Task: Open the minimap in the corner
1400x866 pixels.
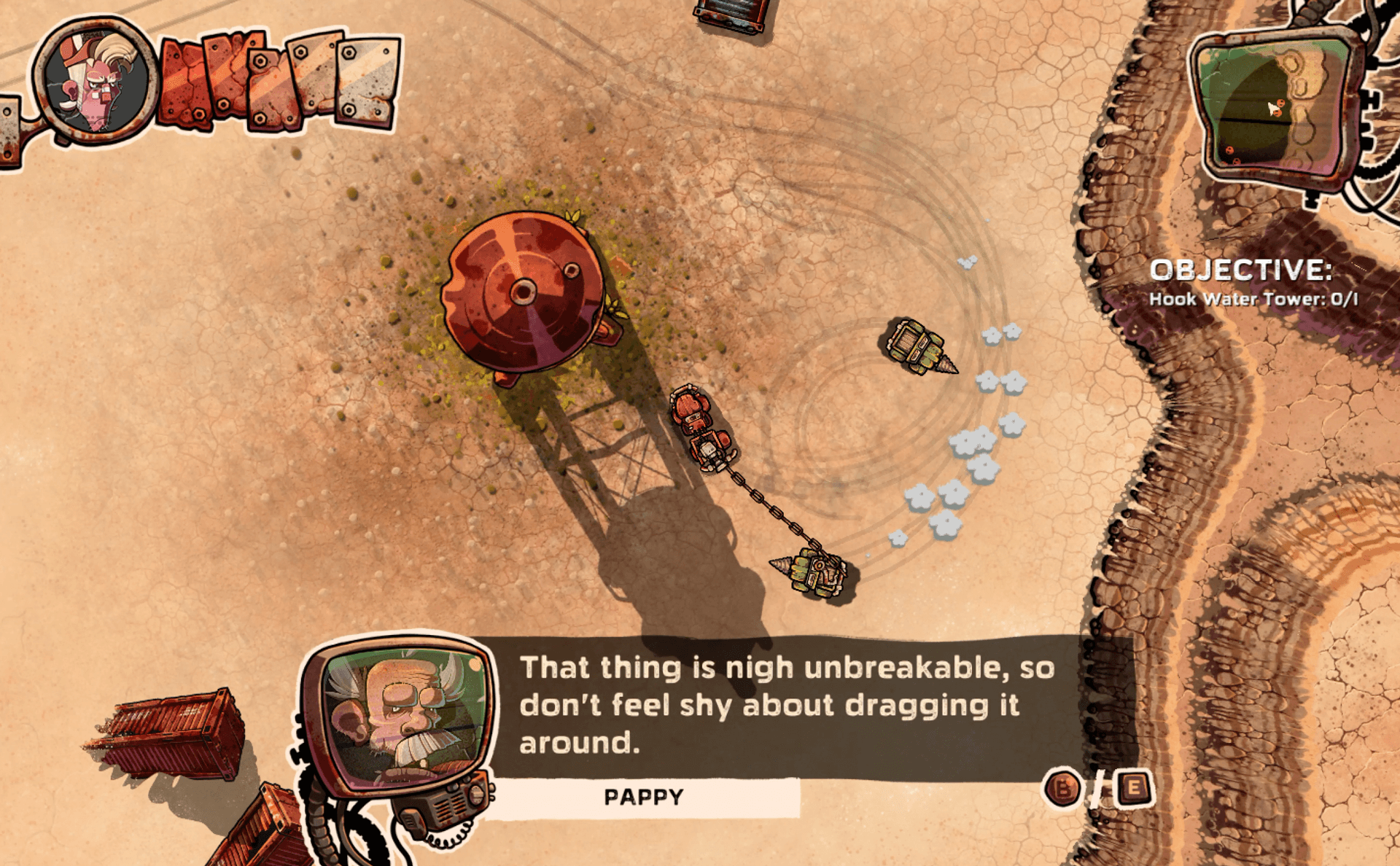Action: tap(1277, 107)
